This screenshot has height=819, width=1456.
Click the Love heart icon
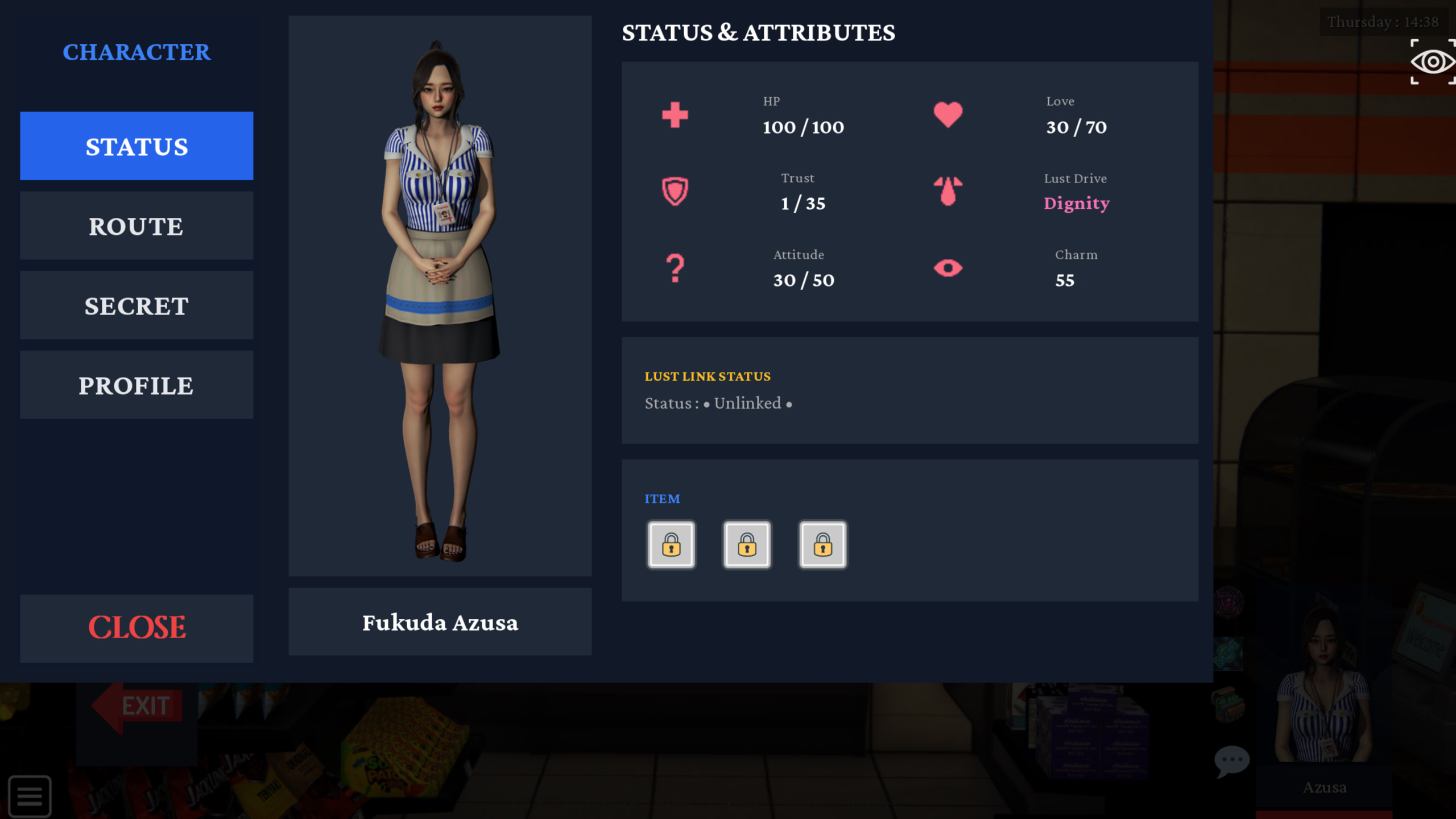(948, 114)
